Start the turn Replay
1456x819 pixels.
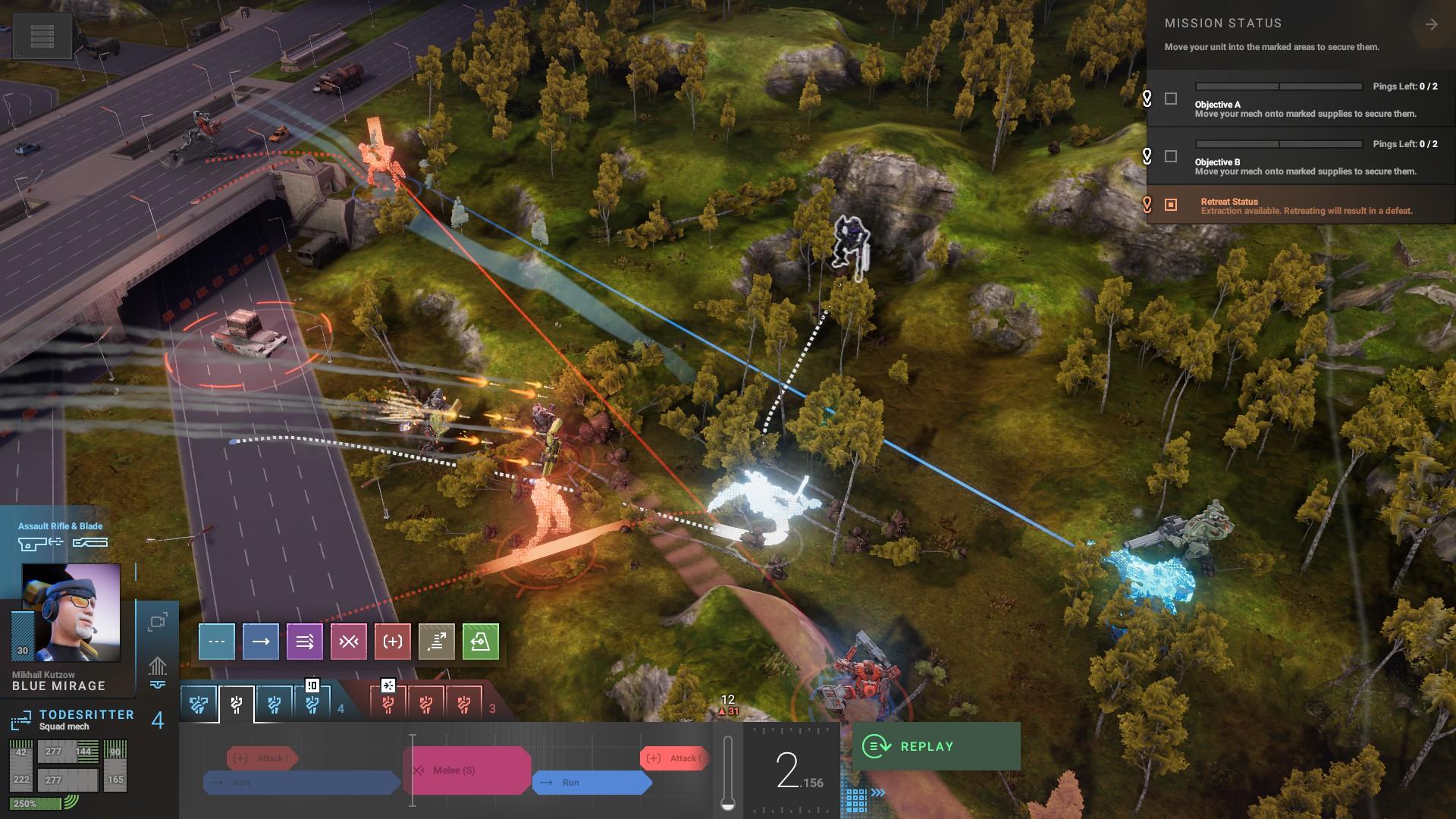click(x=936, y=746)
